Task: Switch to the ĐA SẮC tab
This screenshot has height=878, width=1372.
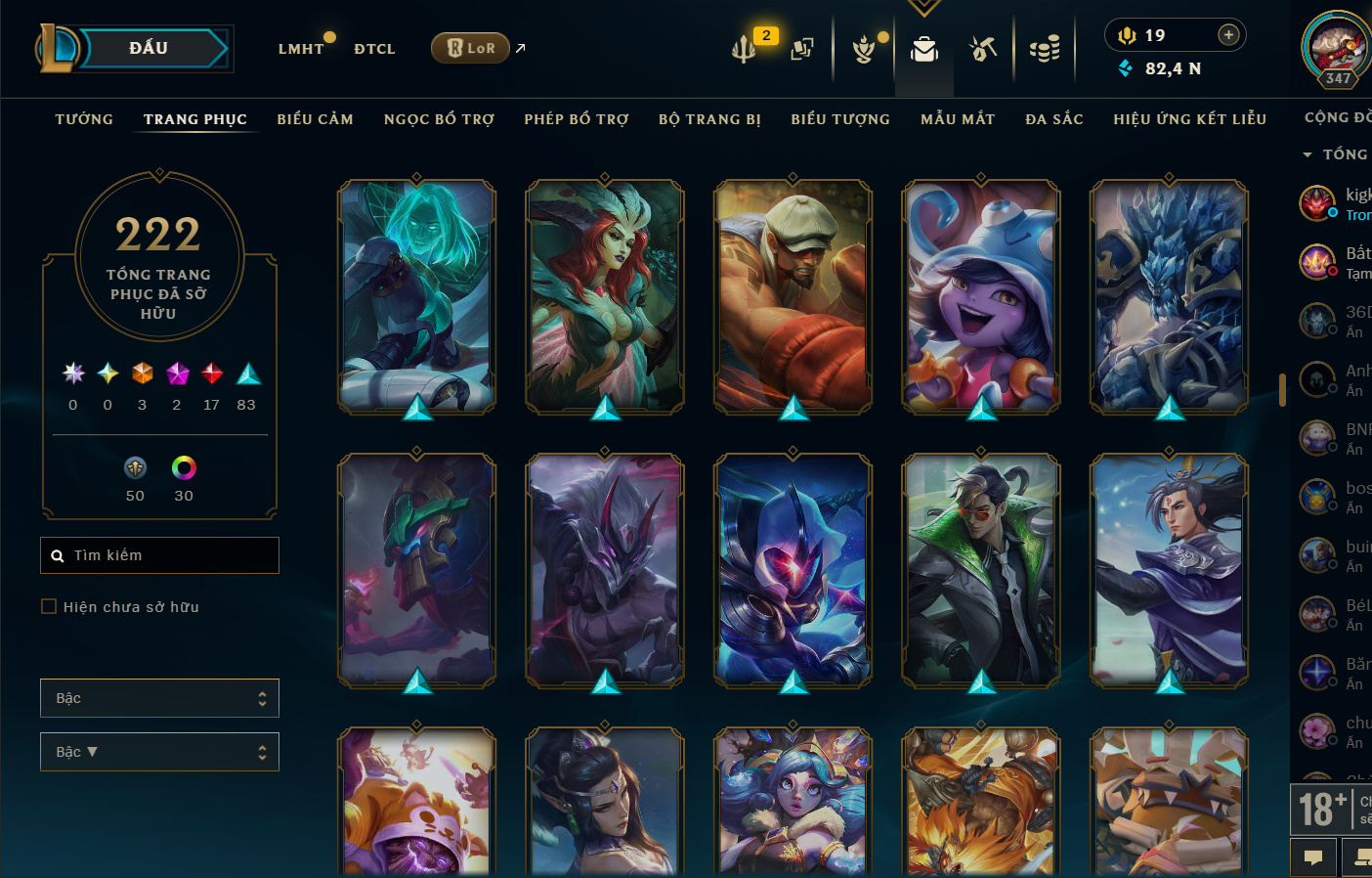Action: pos(1054,119)
